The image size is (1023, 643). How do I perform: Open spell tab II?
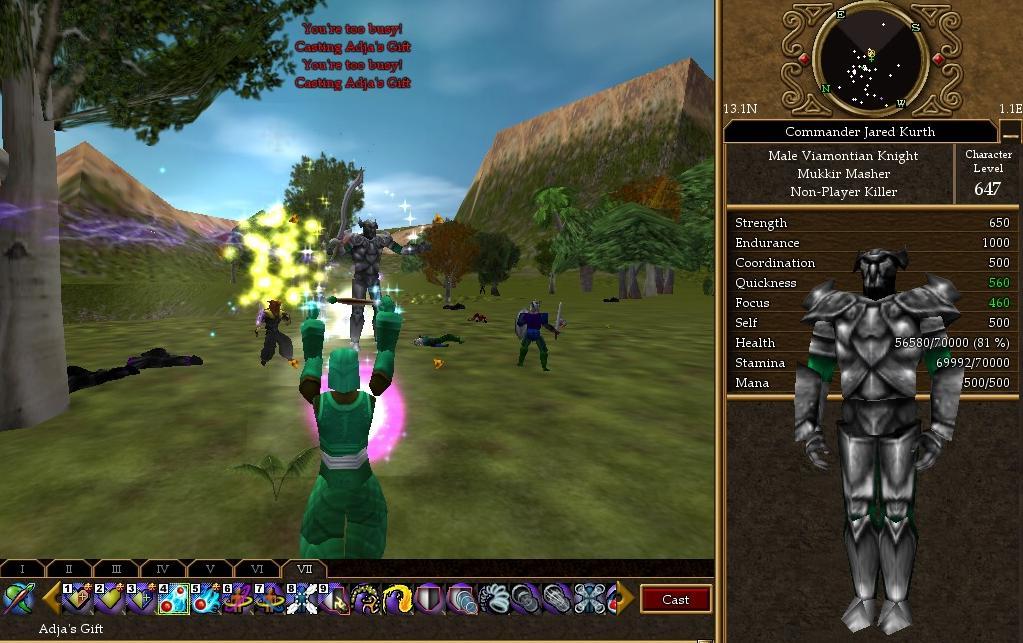(69, 569)
